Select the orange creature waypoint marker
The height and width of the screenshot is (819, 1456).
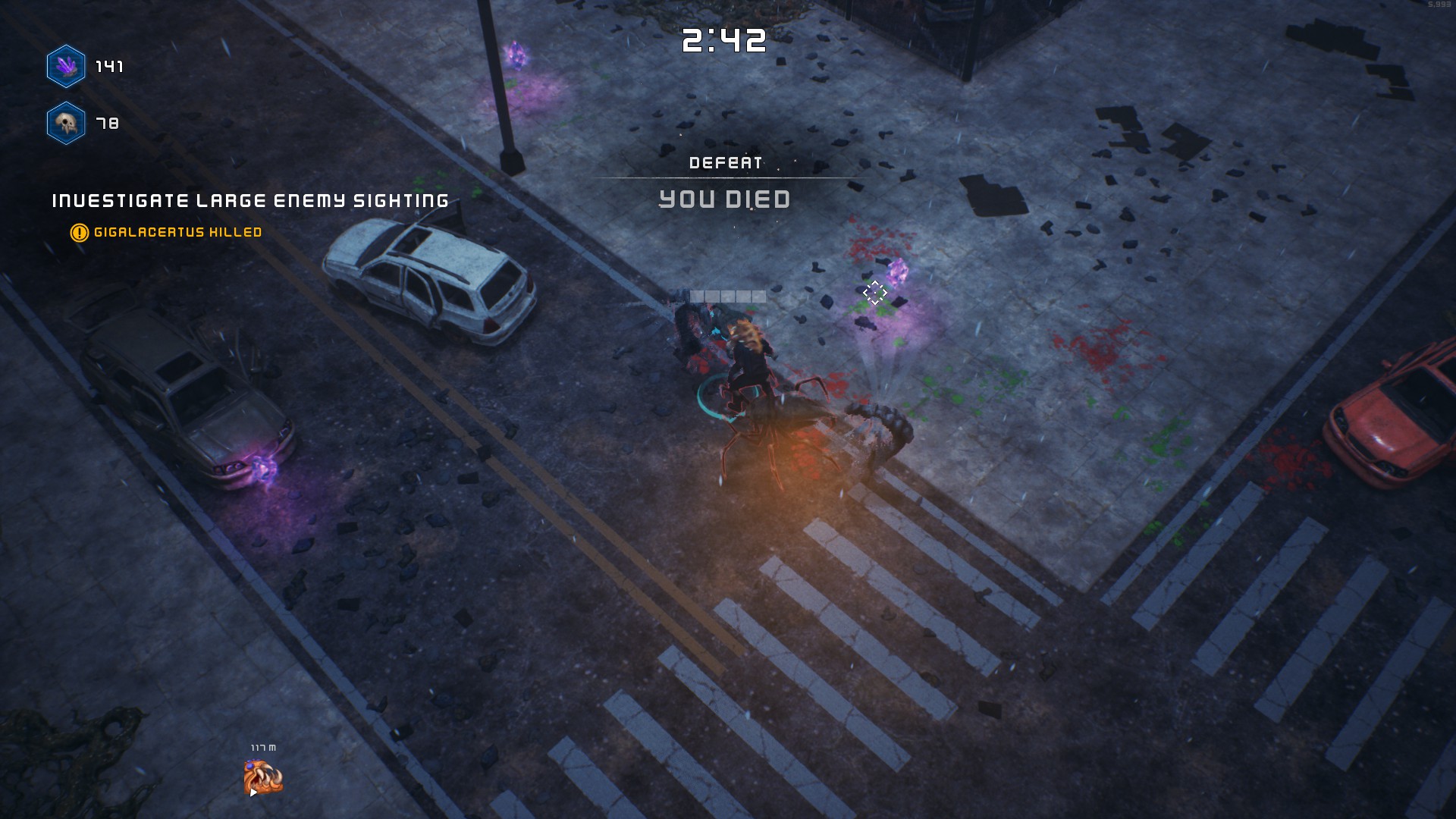click(262, 778)
